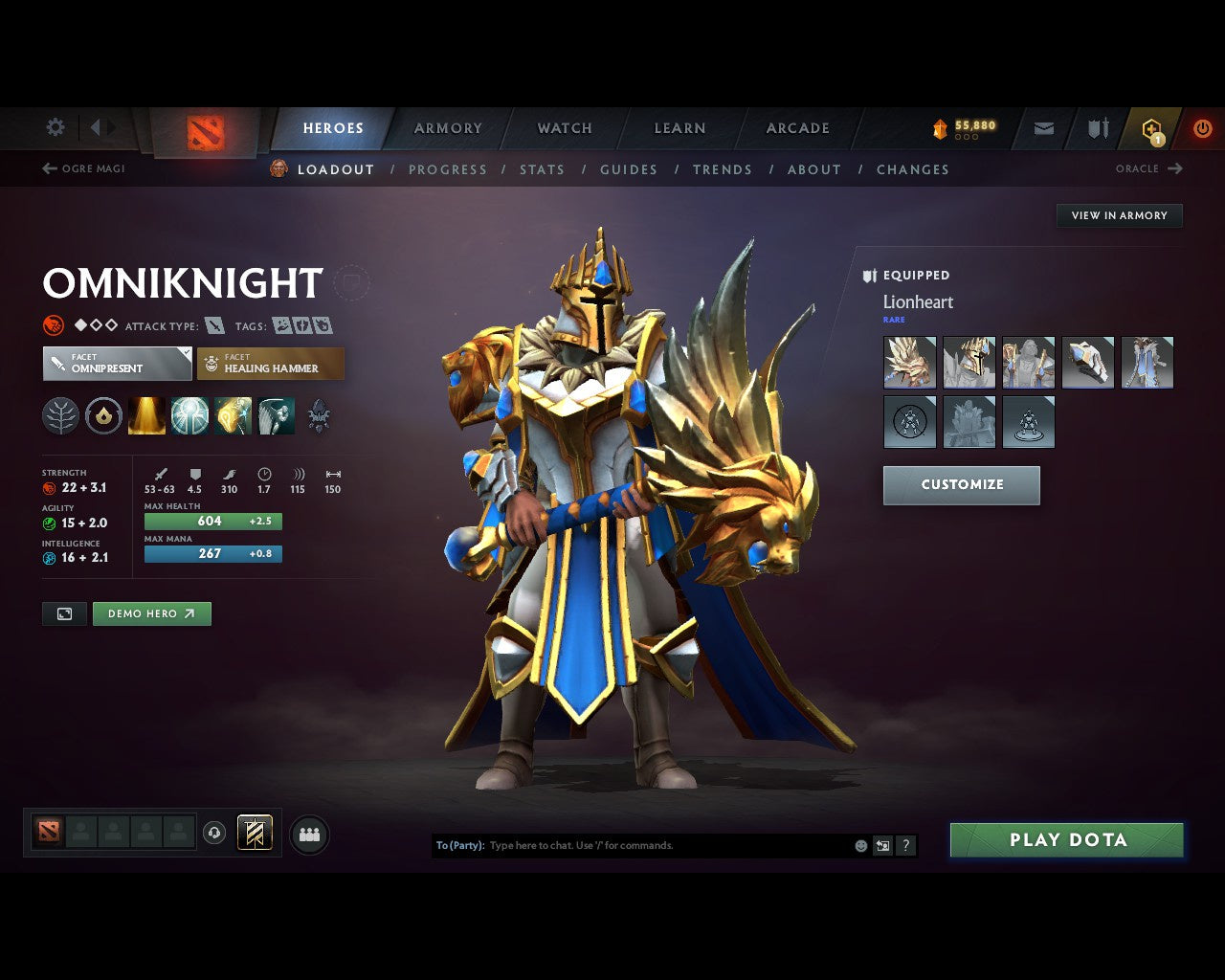Switch to the Stats tab

pyautogui.click(x=542, y=169)
